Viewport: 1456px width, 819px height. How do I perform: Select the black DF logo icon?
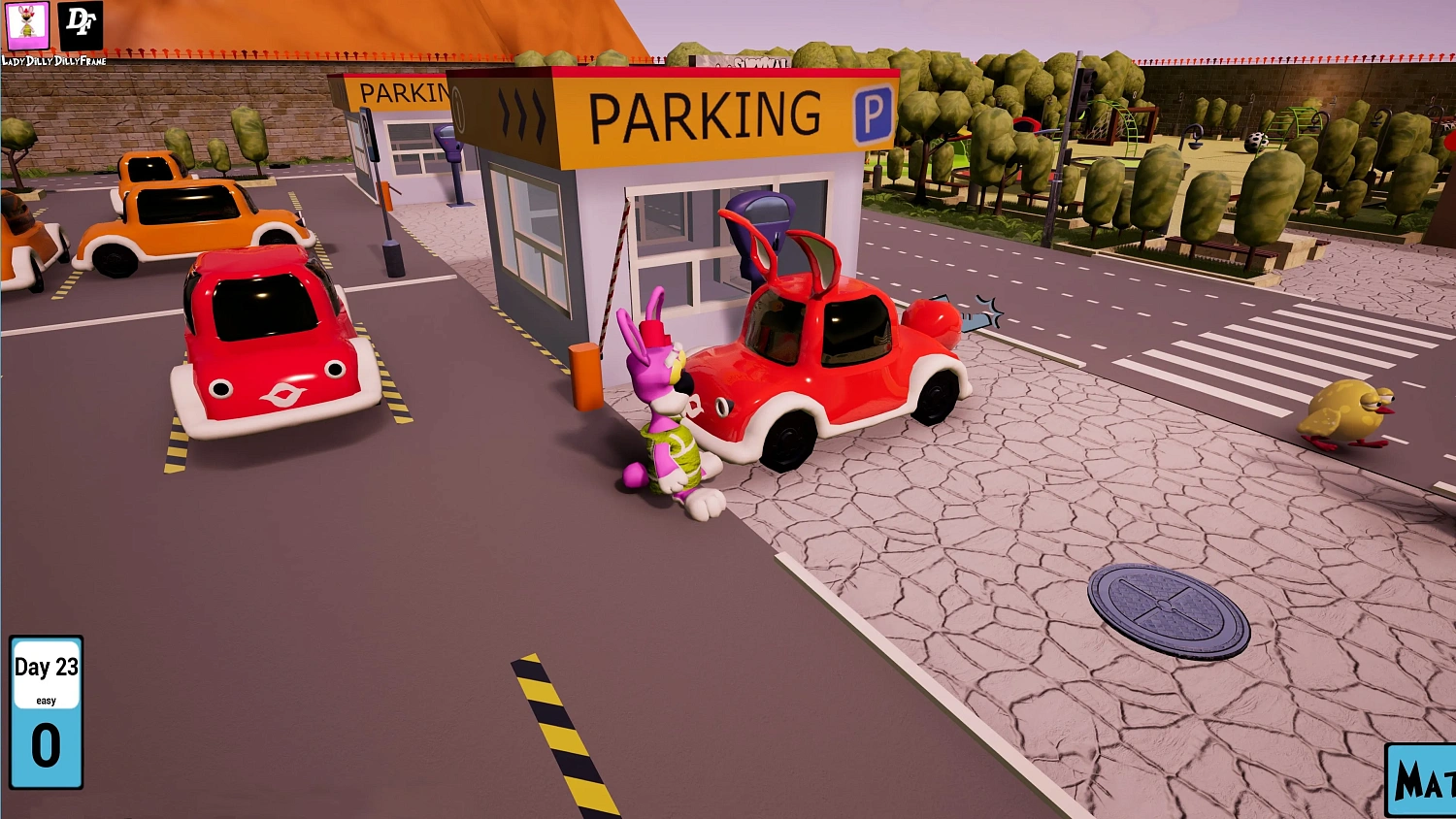pyautogui.click(x=81, y=26)
